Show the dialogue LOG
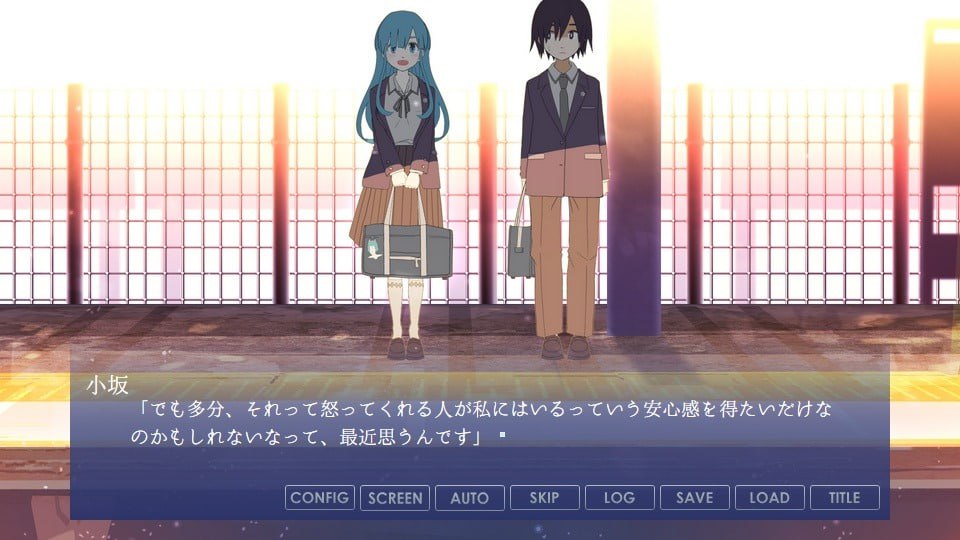960x540 pixels. 620,497
